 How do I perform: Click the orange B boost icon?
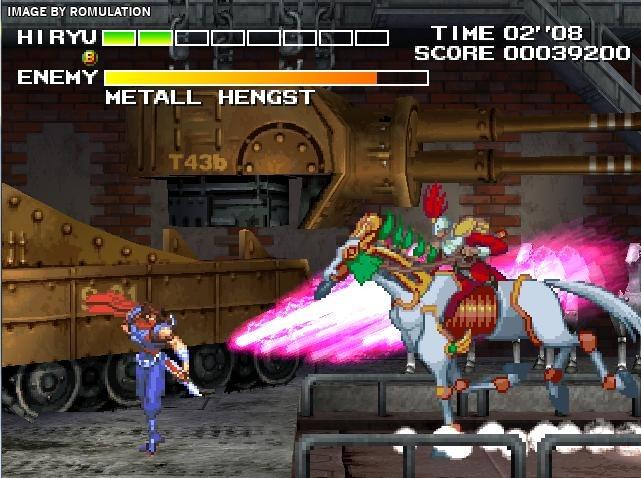point(90,58)
